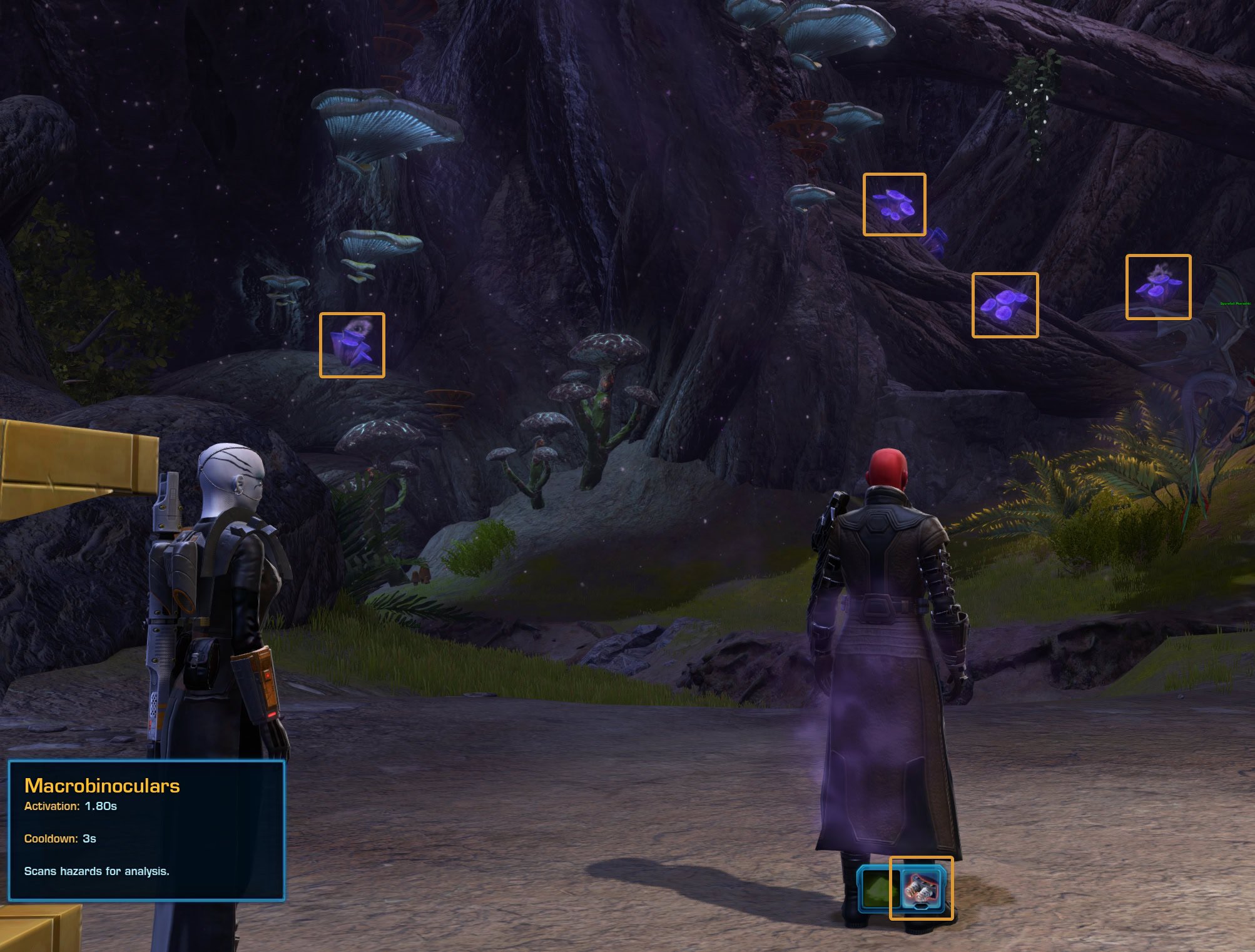
Task: Activate the Macrobinoculars ability icon
Action: 922,888
